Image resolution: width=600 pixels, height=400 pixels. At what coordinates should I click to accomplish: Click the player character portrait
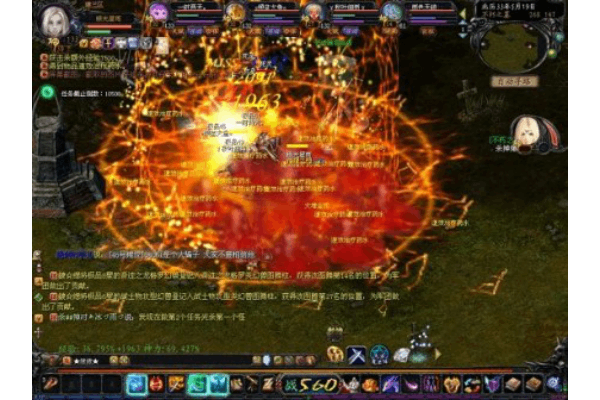pos(51,19)
